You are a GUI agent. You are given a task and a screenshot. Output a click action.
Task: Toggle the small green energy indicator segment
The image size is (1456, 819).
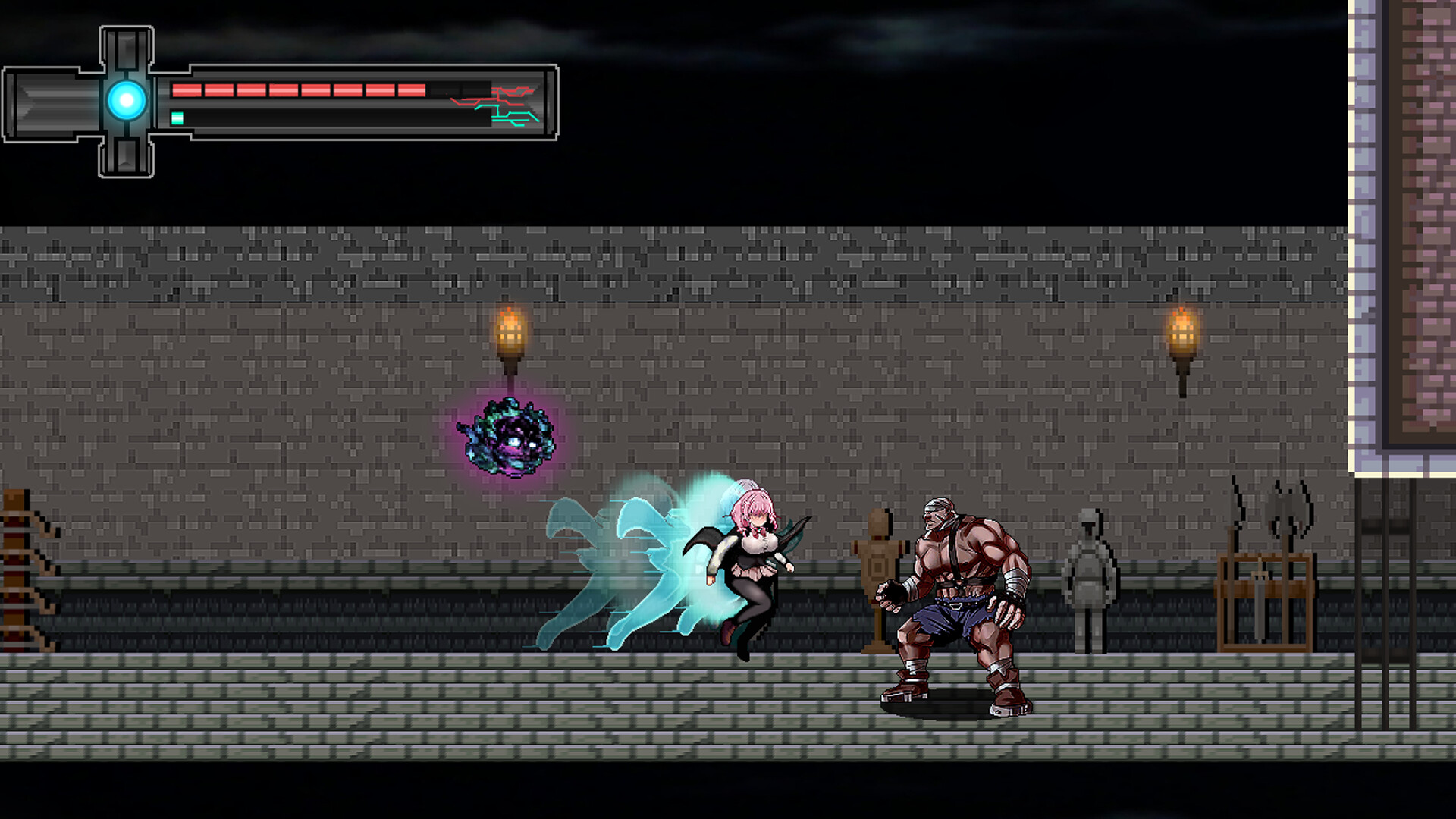pos(177,118)
